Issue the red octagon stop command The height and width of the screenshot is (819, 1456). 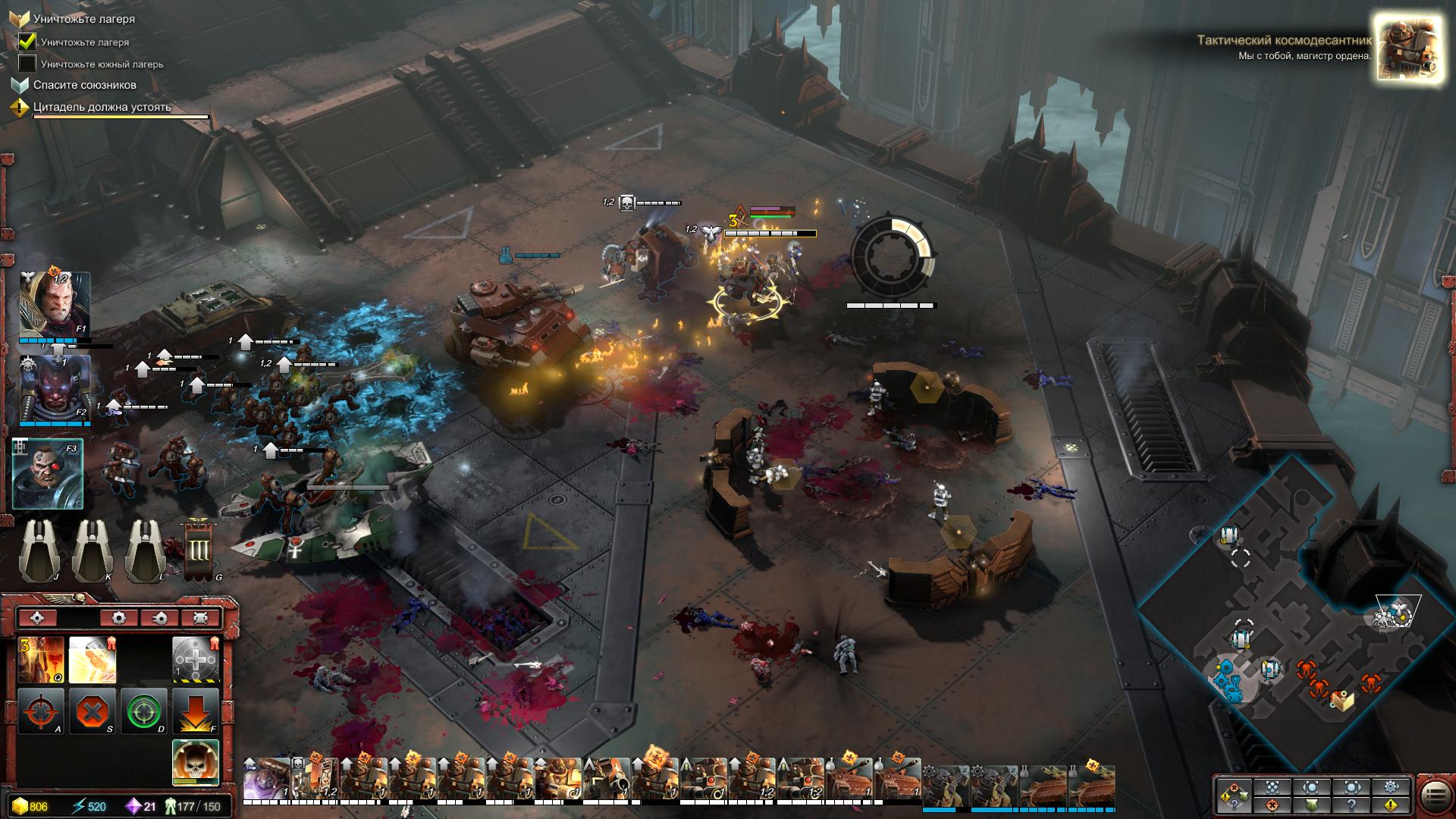point(92,711)
